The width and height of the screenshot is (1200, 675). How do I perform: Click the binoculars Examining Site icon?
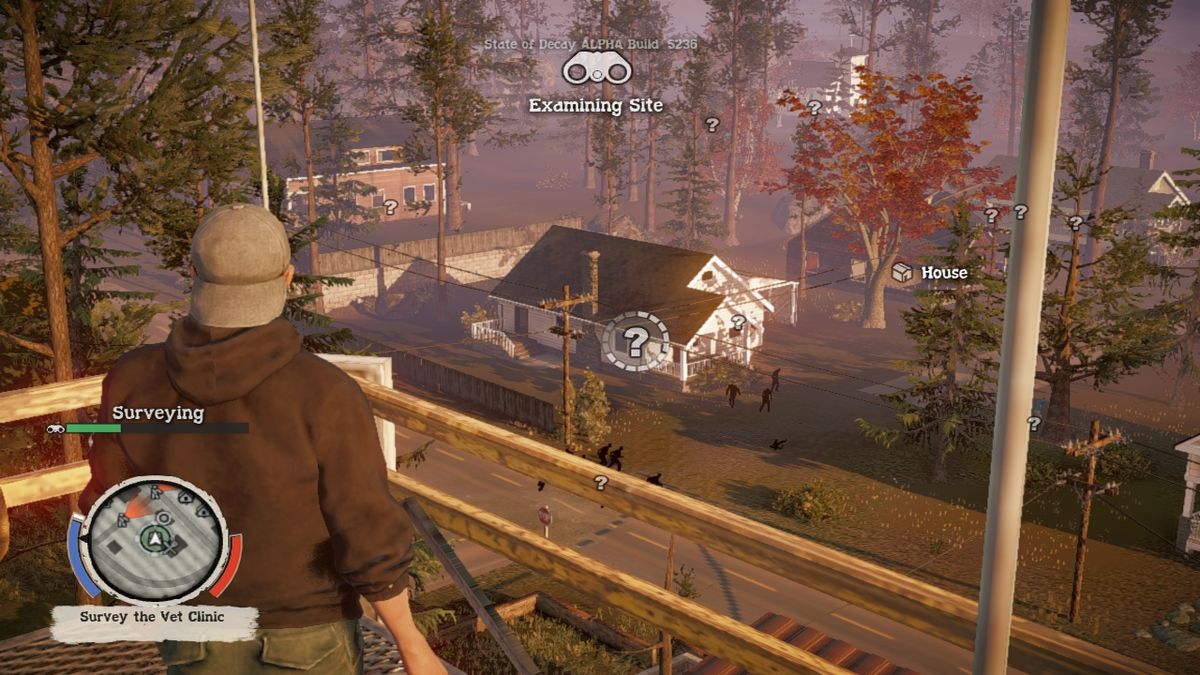596,70
